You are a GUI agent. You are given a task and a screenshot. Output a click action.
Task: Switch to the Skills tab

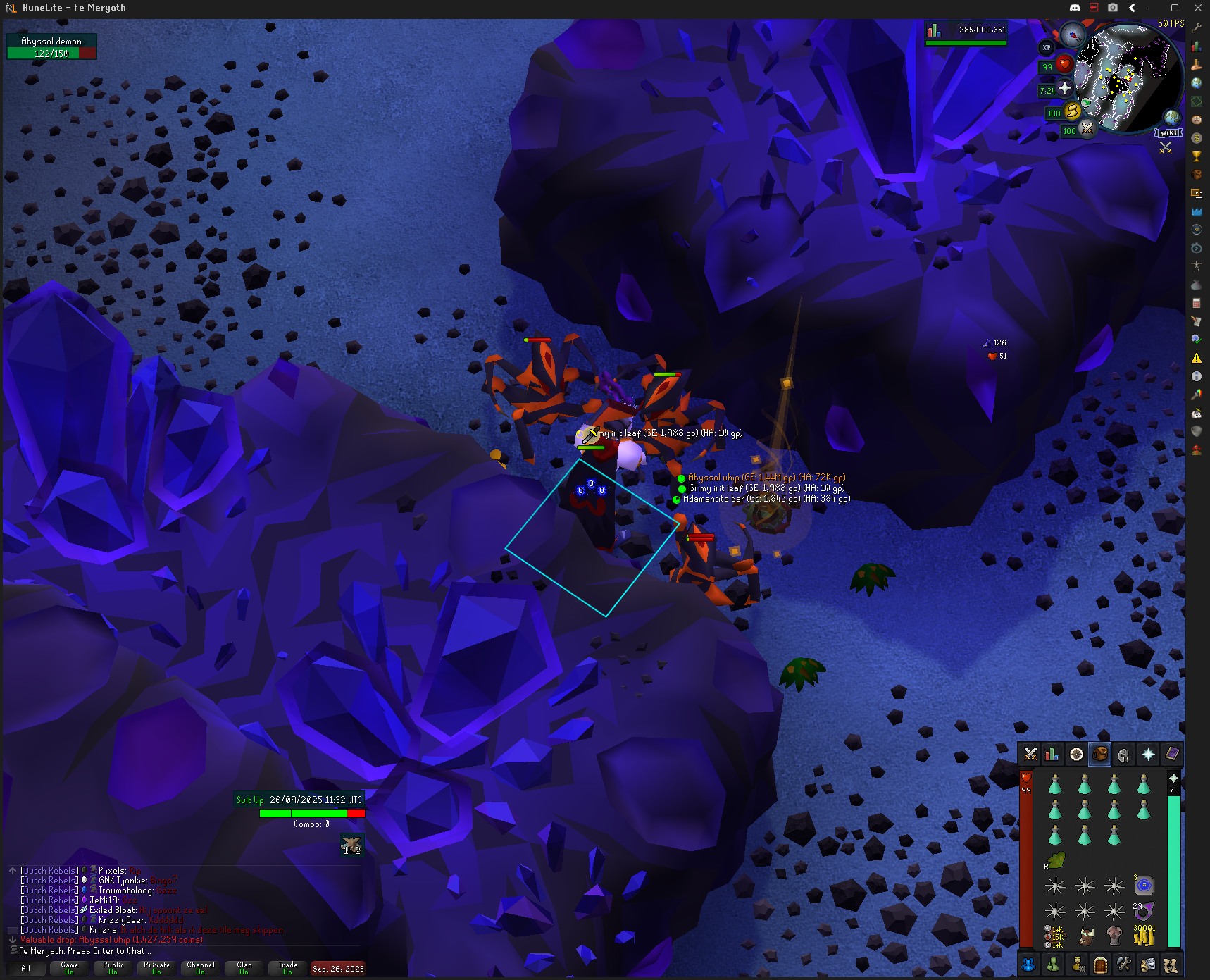(x=1052, y=755)
